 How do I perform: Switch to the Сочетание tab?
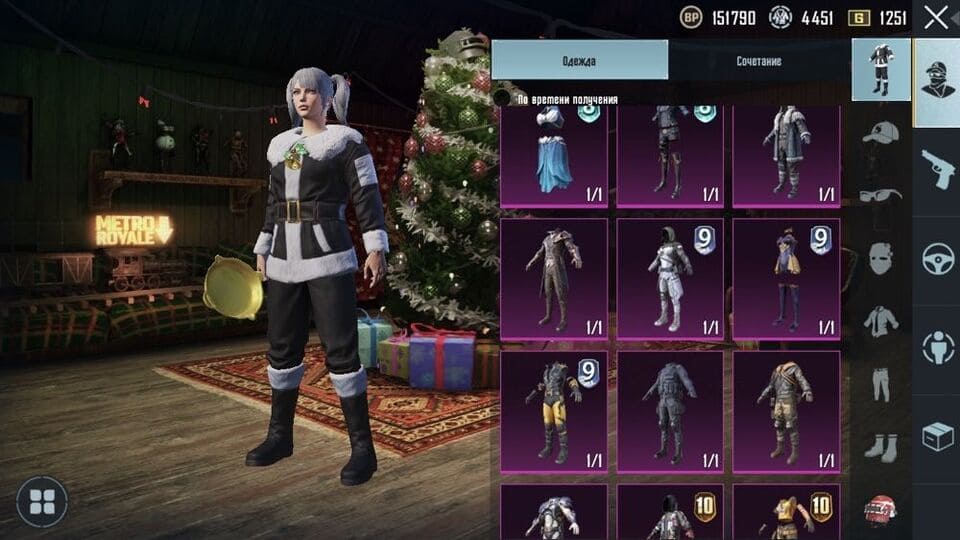[x=759, y=61]
